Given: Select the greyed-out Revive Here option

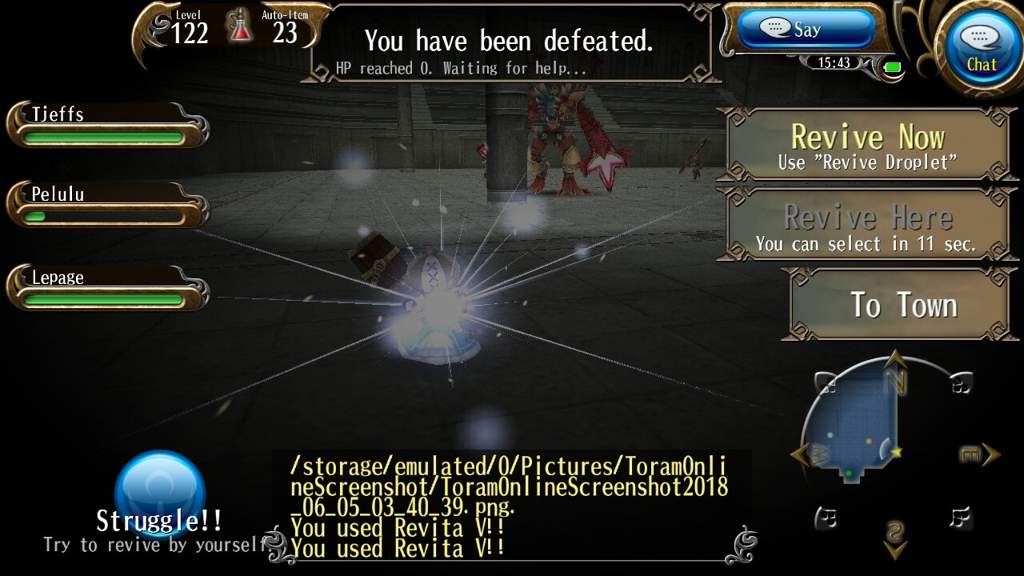Looking at the screenshot, I should (x=868, y=226).
